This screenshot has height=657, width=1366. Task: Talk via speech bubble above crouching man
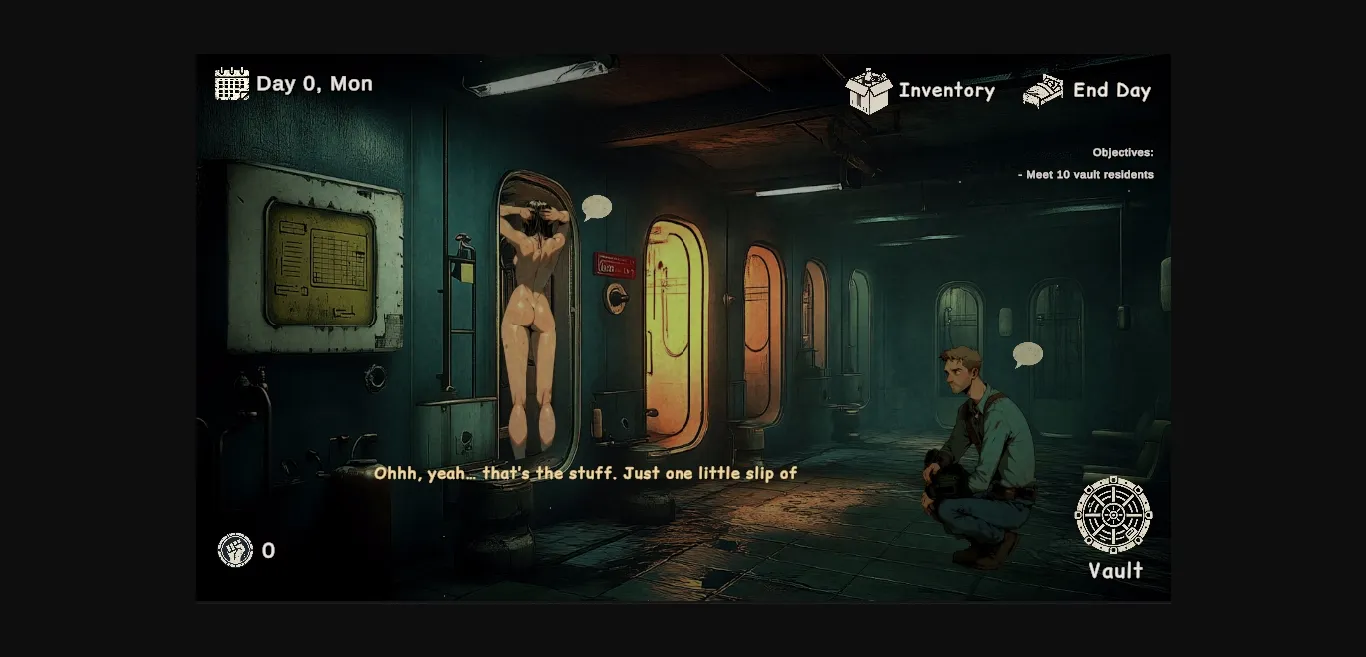click(1027, 354)
